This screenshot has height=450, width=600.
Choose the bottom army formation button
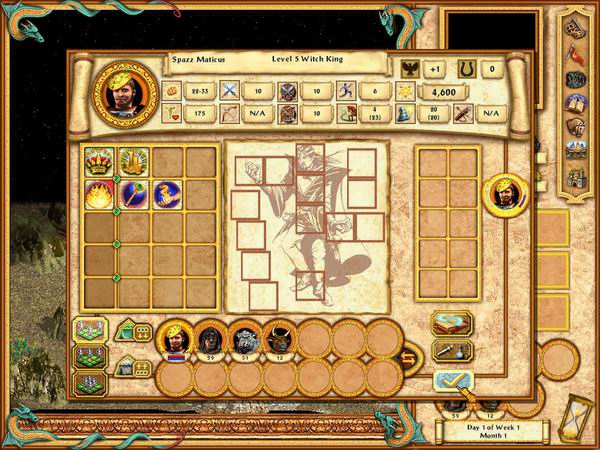89,383
